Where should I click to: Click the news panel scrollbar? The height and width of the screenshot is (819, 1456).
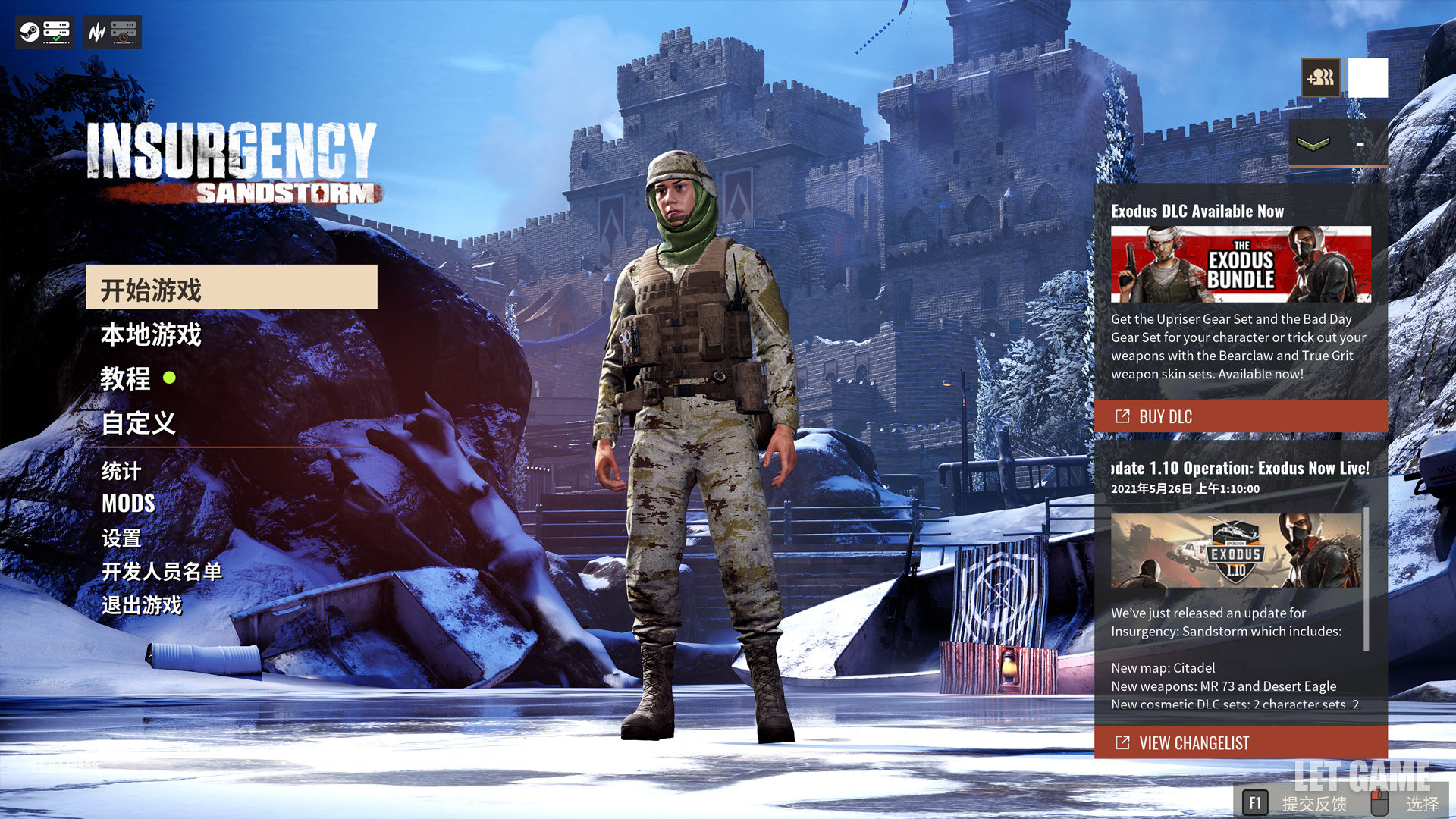tap(1367, 579)
